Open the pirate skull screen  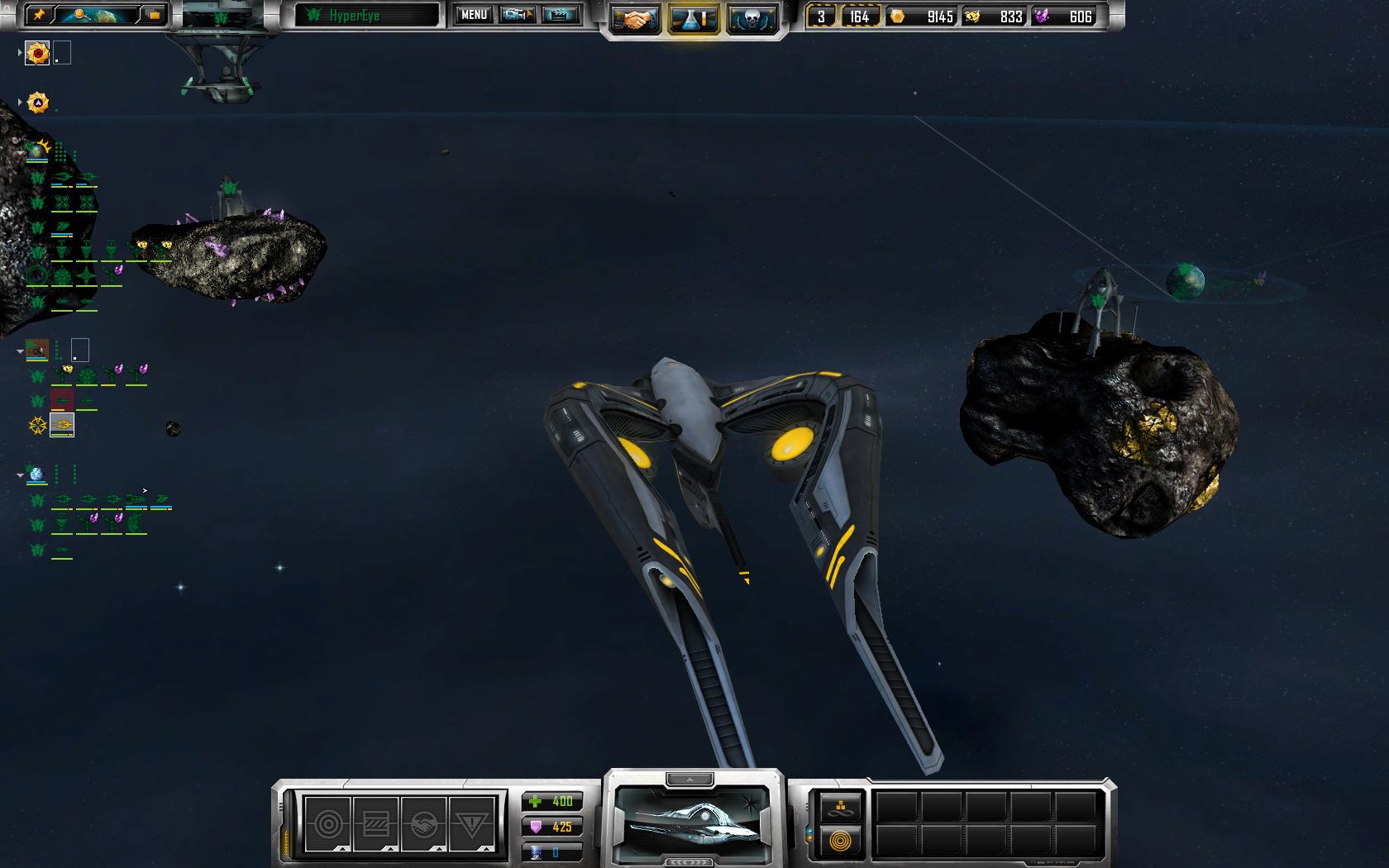[752, 20]
